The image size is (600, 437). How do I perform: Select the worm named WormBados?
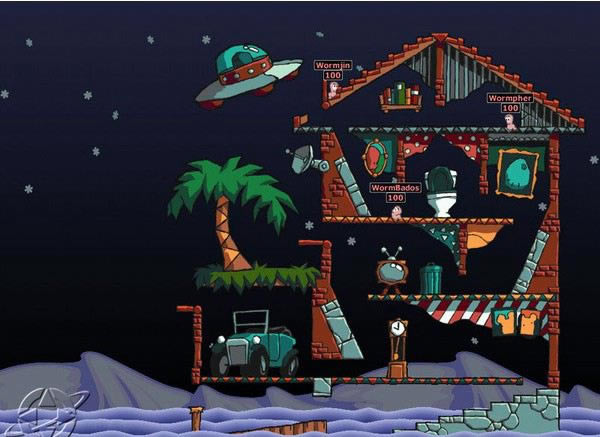point(396,211)
